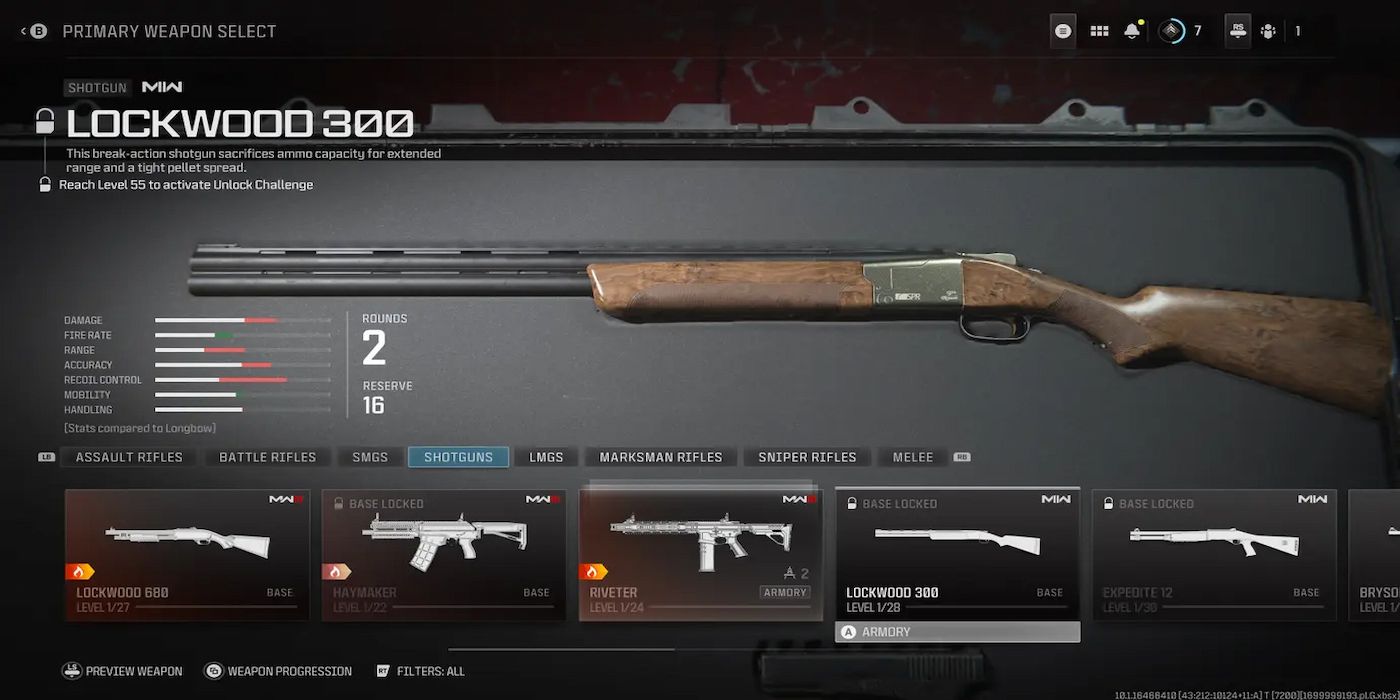
Task: Open the grid menu icon
Action: [x=1099, y=31]
